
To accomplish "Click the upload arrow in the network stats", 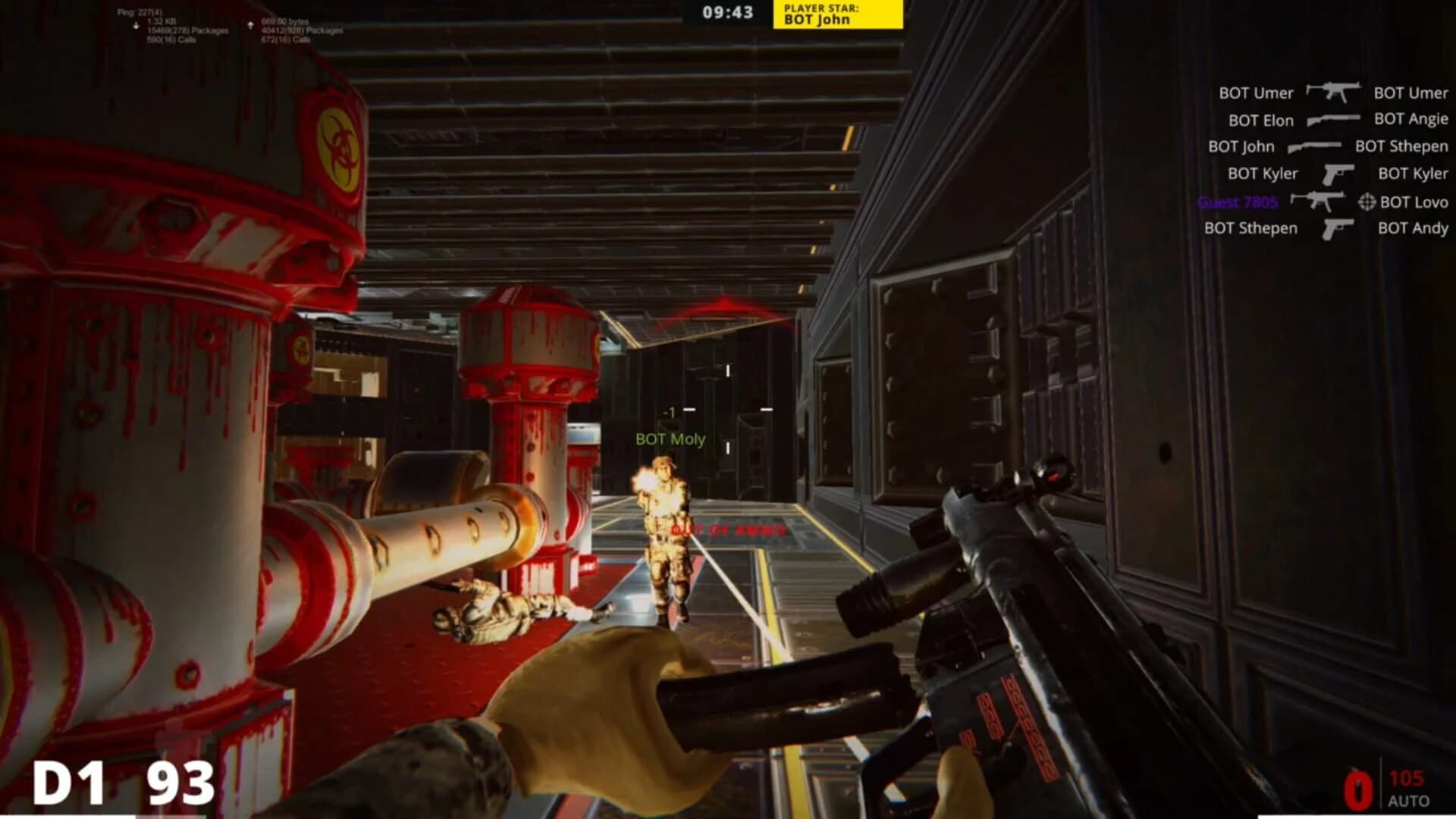I will click(x=250, y=24).
